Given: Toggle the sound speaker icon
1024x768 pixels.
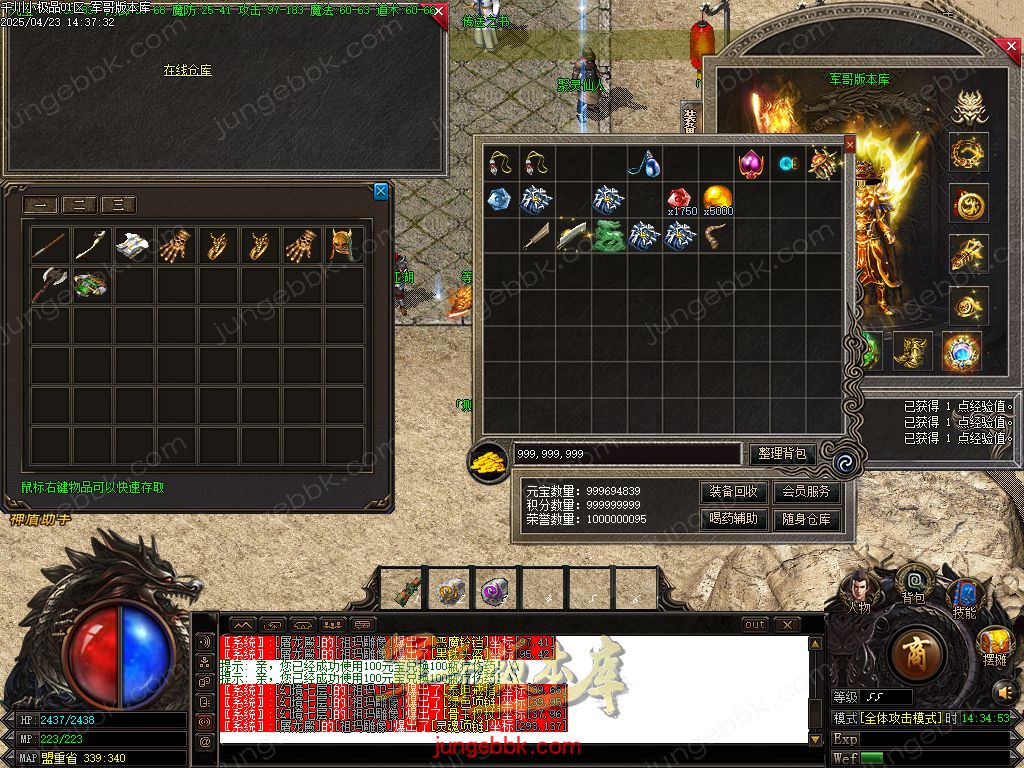Looking at the screenshot, I should [x=1004, y=690].
